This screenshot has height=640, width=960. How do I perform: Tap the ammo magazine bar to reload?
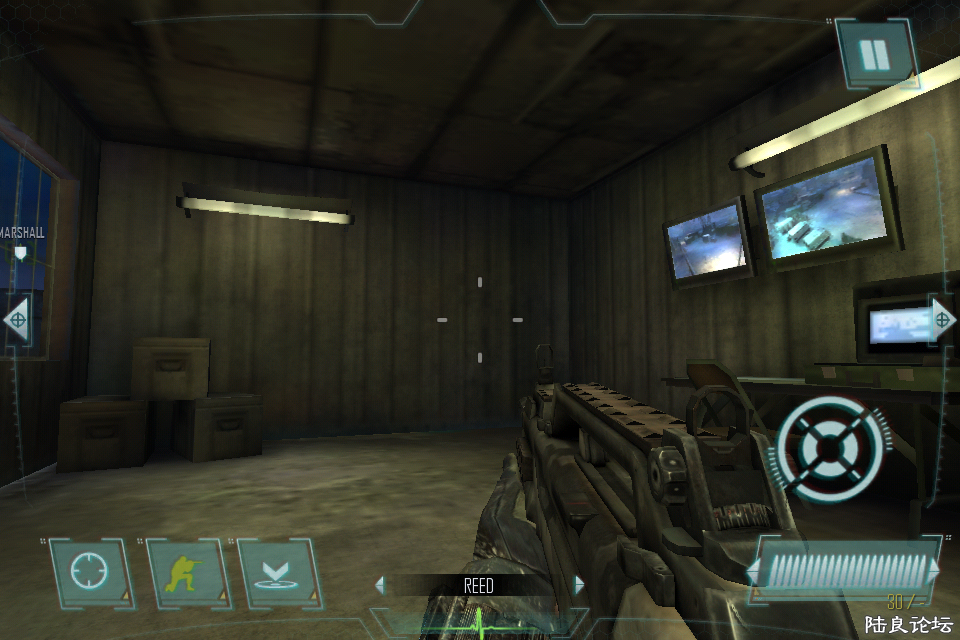(x=845, y=571)
